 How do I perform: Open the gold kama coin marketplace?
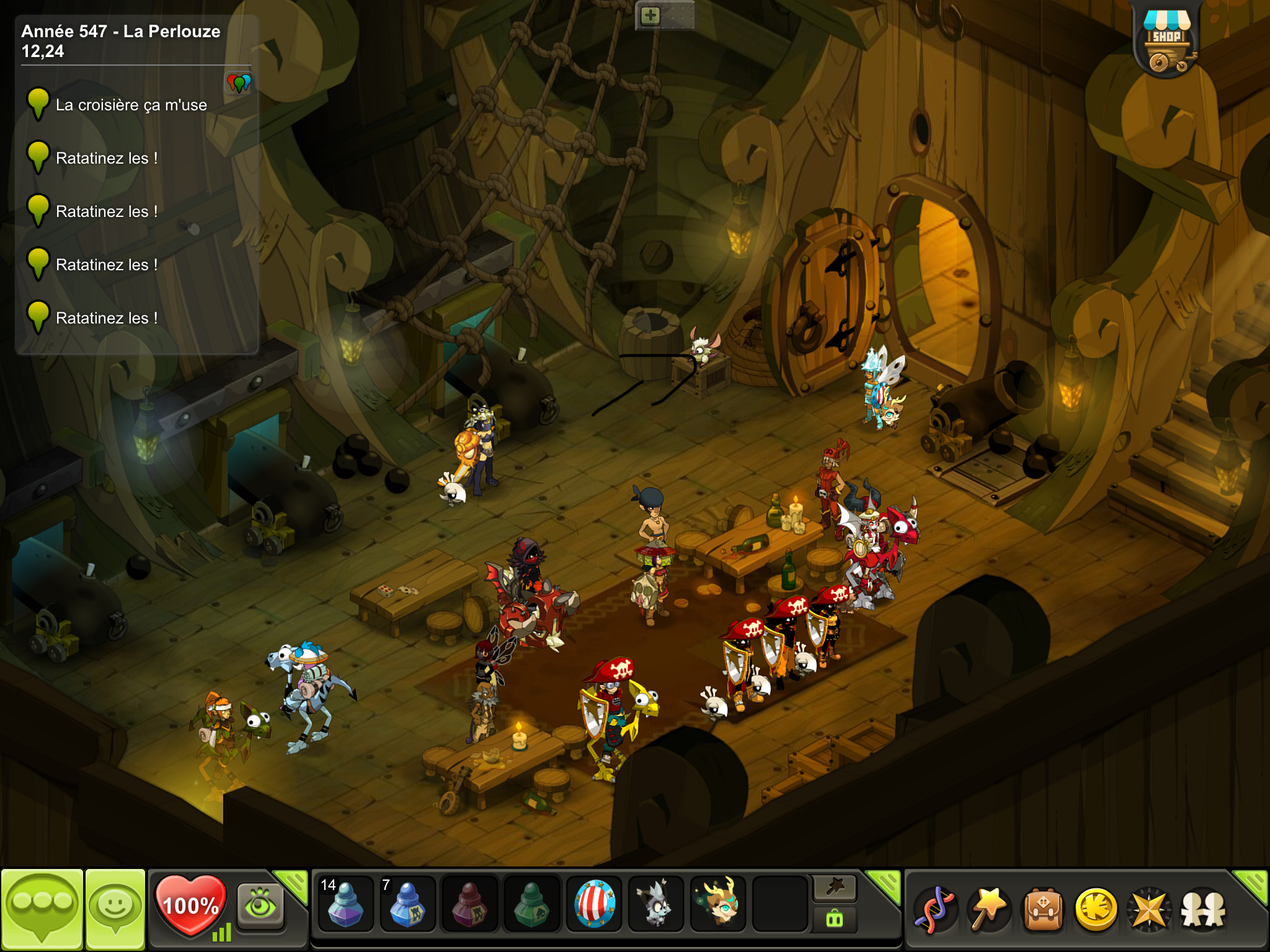pyautogui.click(x=1096, y=909)
